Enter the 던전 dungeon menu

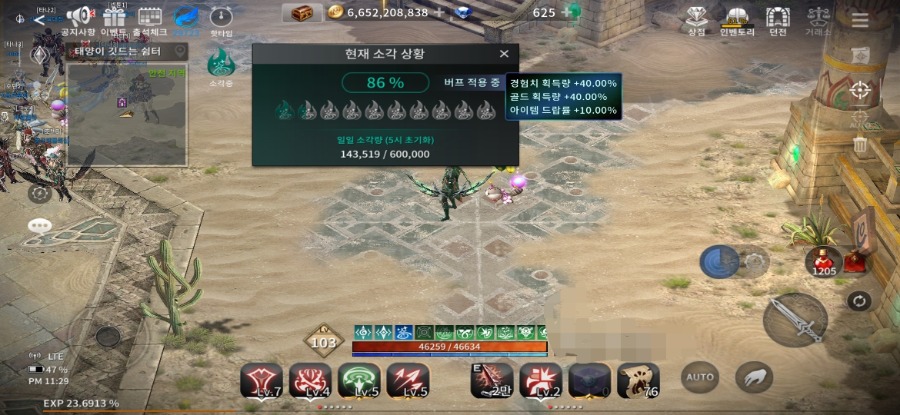pyautogui.click(x=777, y=17)
